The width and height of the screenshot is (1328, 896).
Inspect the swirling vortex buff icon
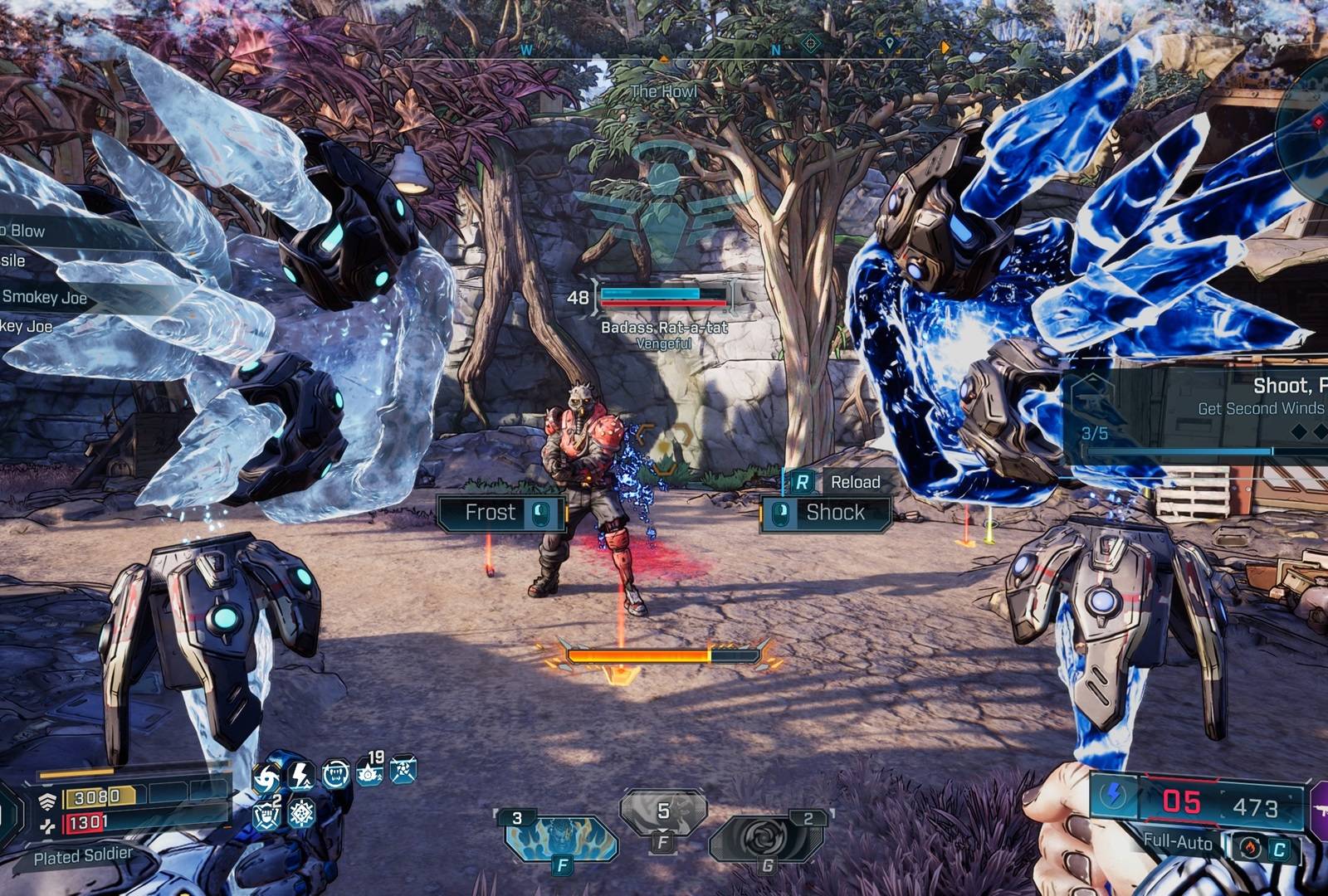267,779
